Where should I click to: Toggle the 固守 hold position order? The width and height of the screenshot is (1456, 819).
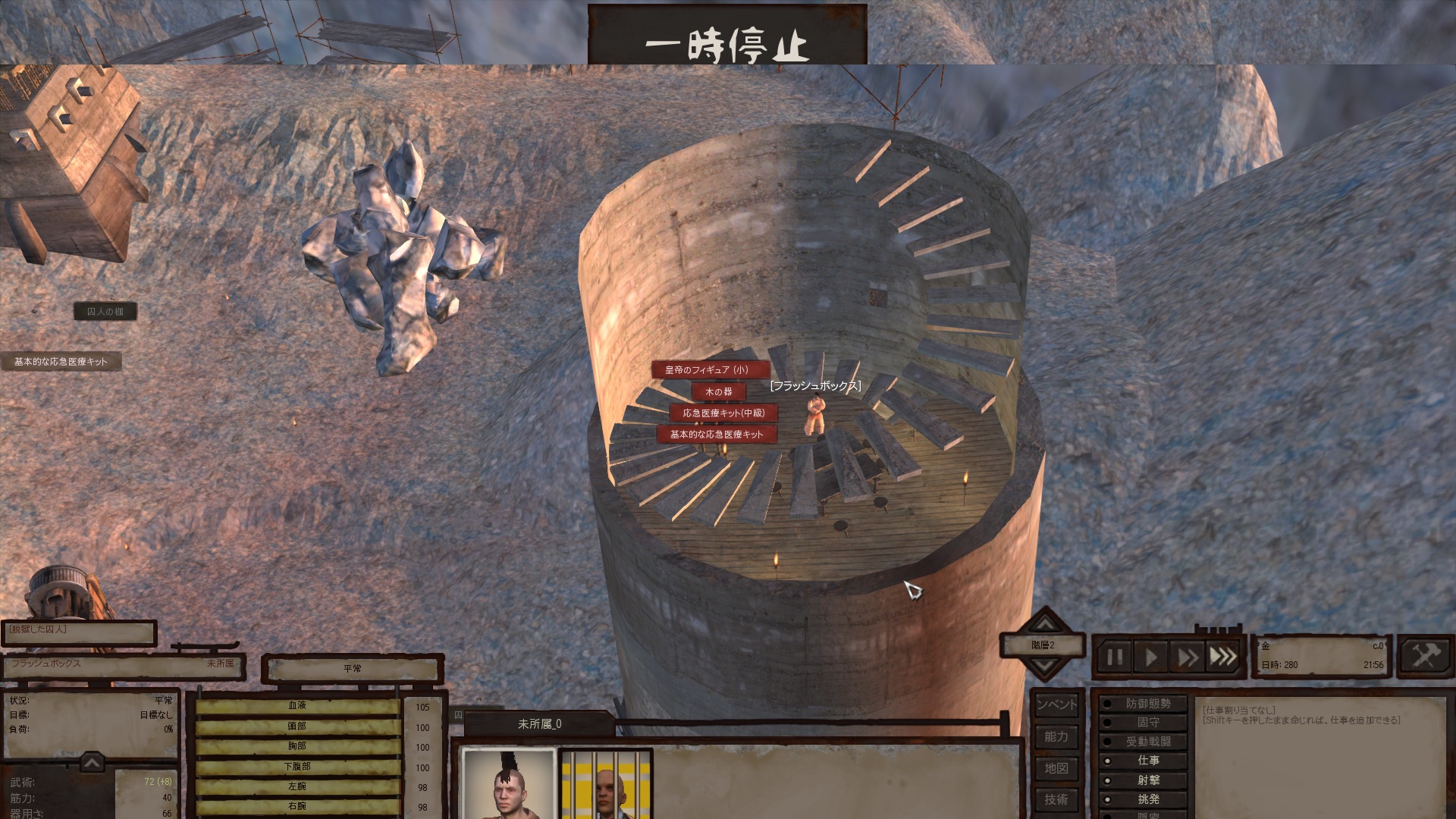click(1143, 723)
